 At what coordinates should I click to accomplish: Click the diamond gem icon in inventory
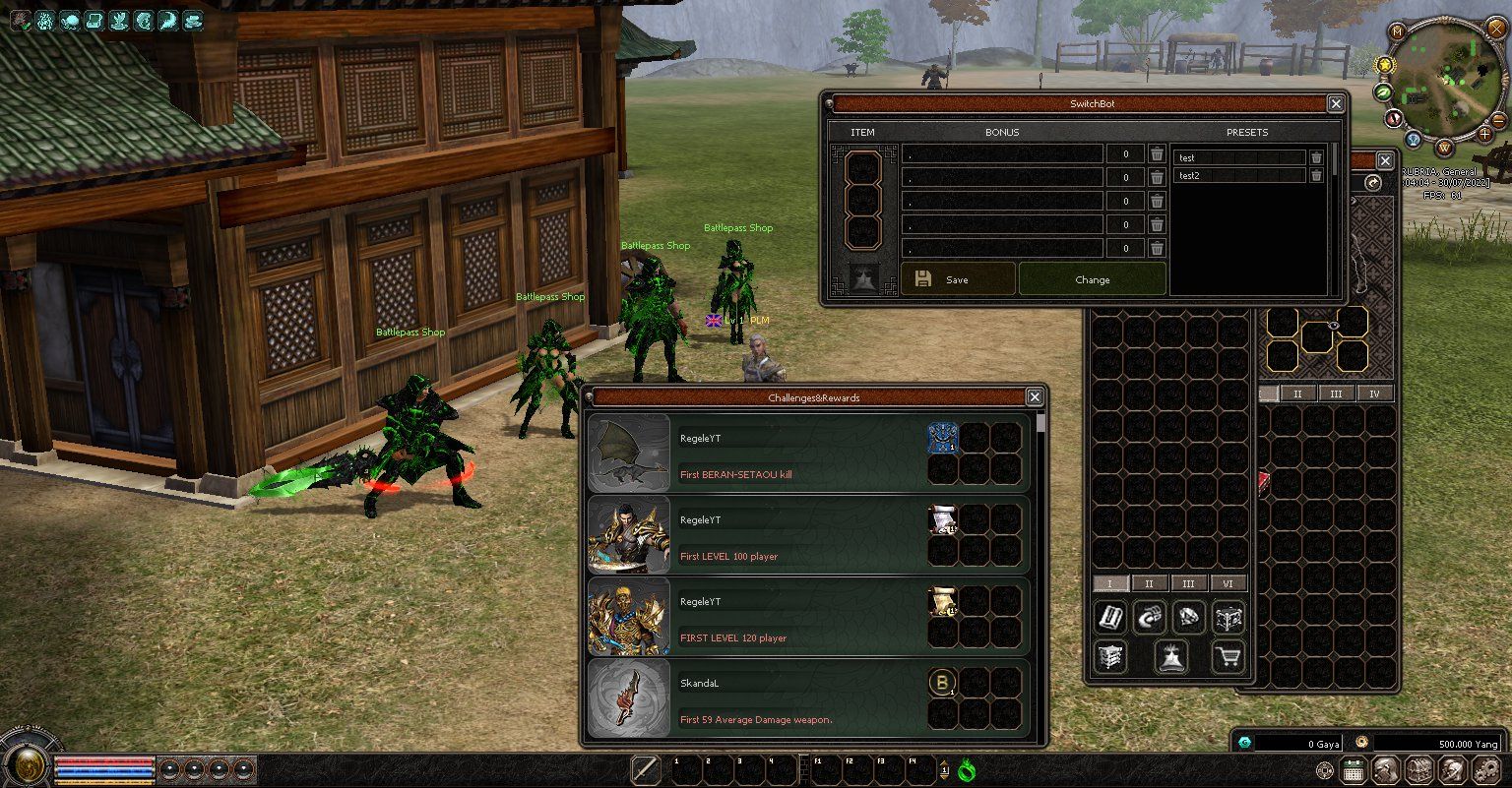pos(1189,618)
